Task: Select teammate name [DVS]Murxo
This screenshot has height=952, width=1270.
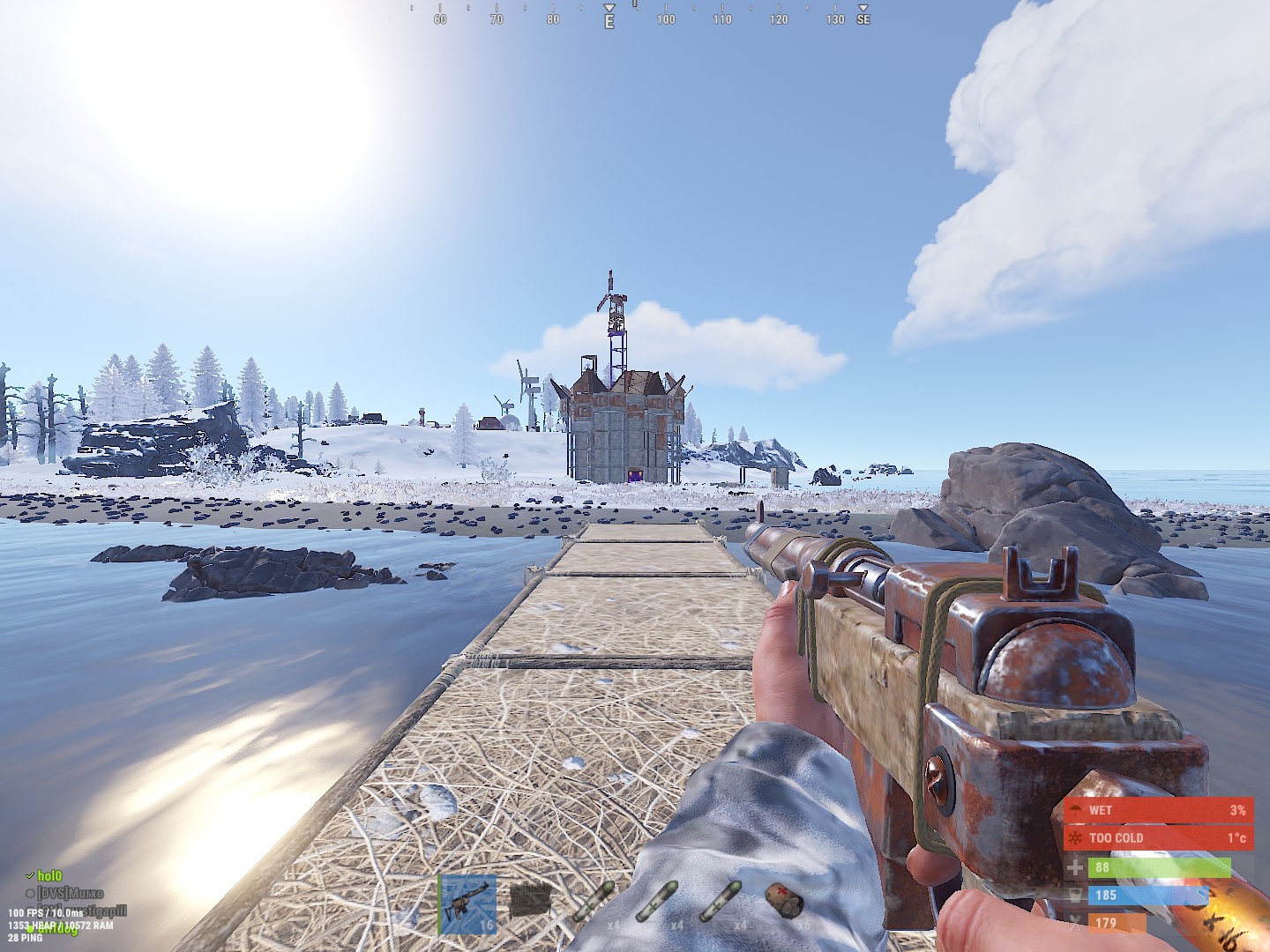Action: pos(71,892)
